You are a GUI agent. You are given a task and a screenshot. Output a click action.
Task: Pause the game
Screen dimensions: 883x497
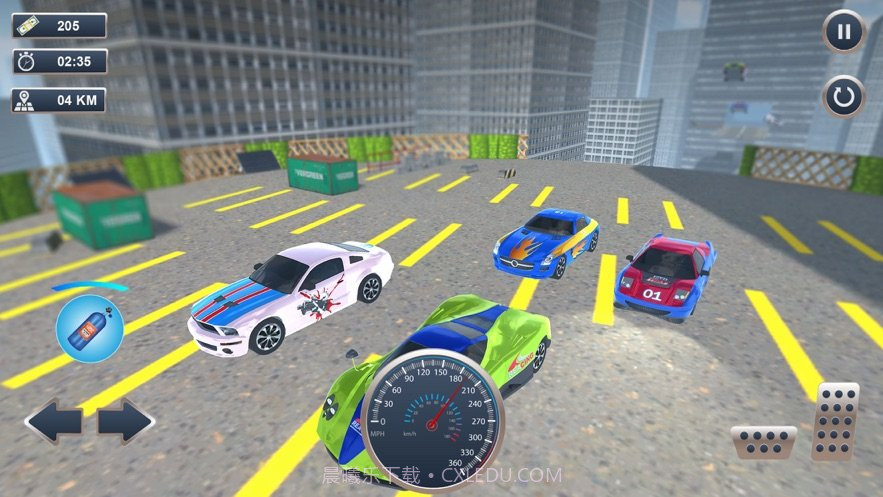tap(844, 31)
